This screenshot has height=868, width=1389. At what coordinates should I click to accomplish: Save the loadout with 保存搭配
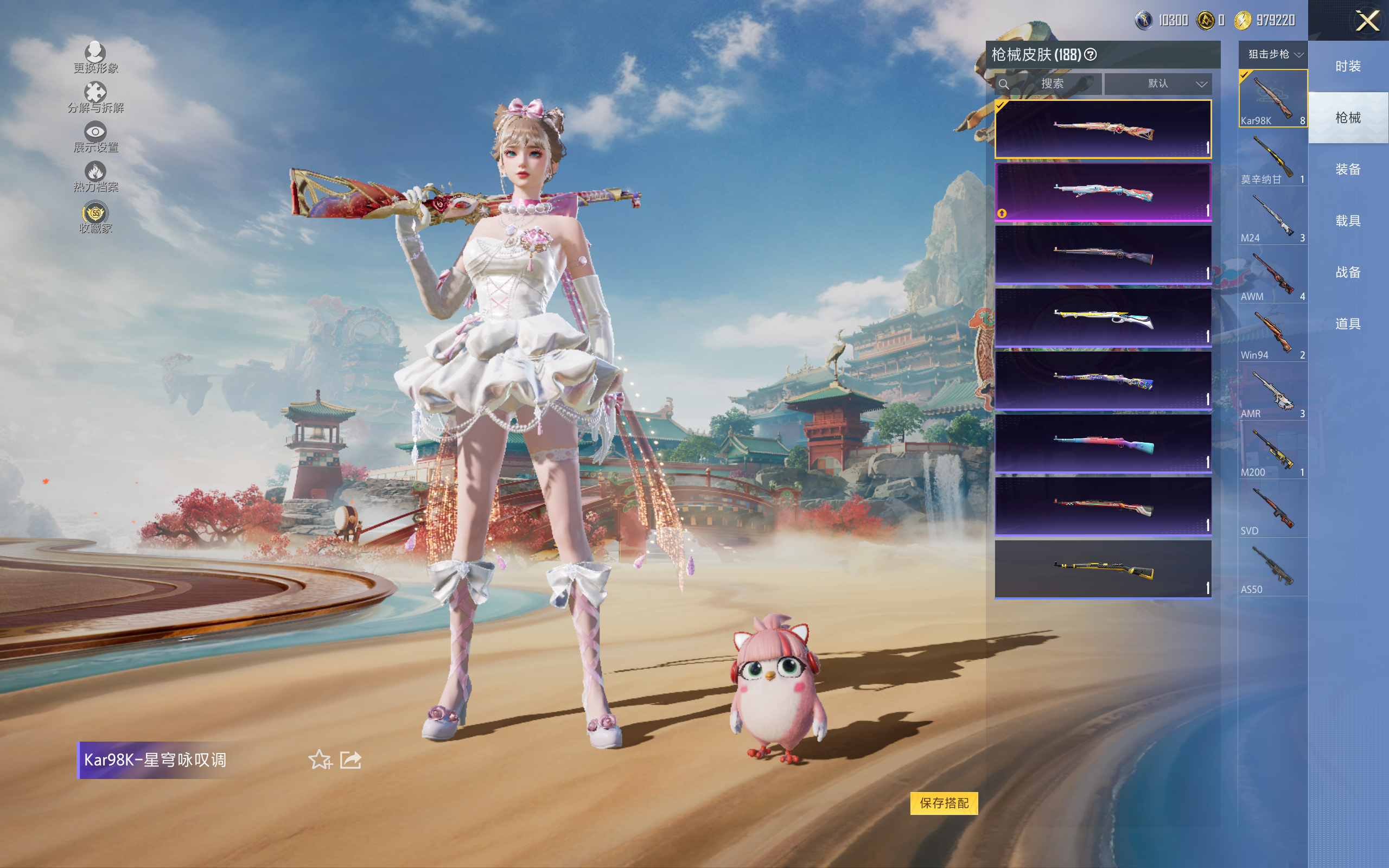pyautogui.click(x=944, y=802)
